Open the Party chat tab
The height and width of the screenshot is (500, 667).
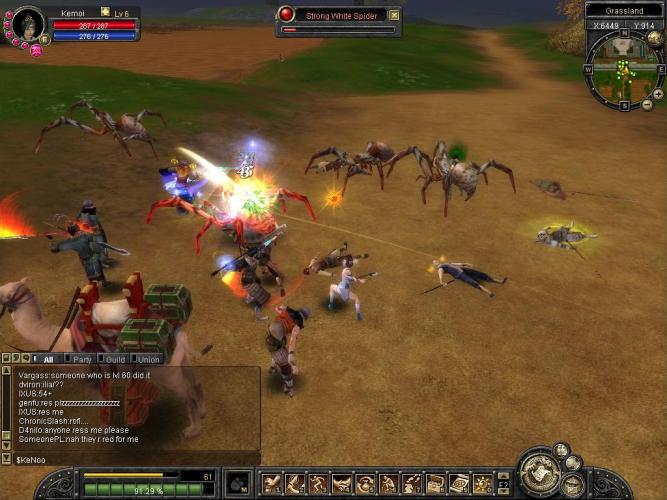(82, 359)
